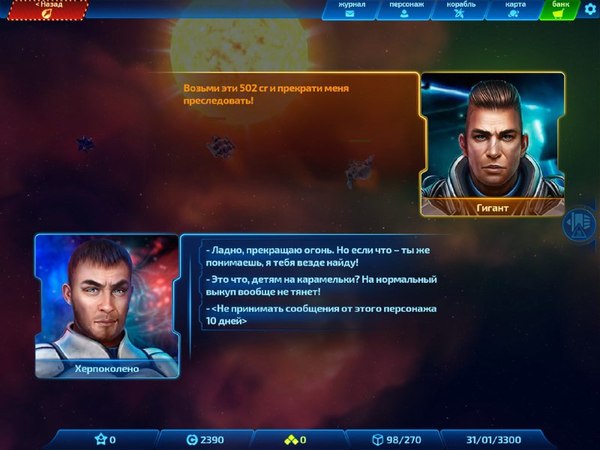Open the журнал tab

point(350,10)
